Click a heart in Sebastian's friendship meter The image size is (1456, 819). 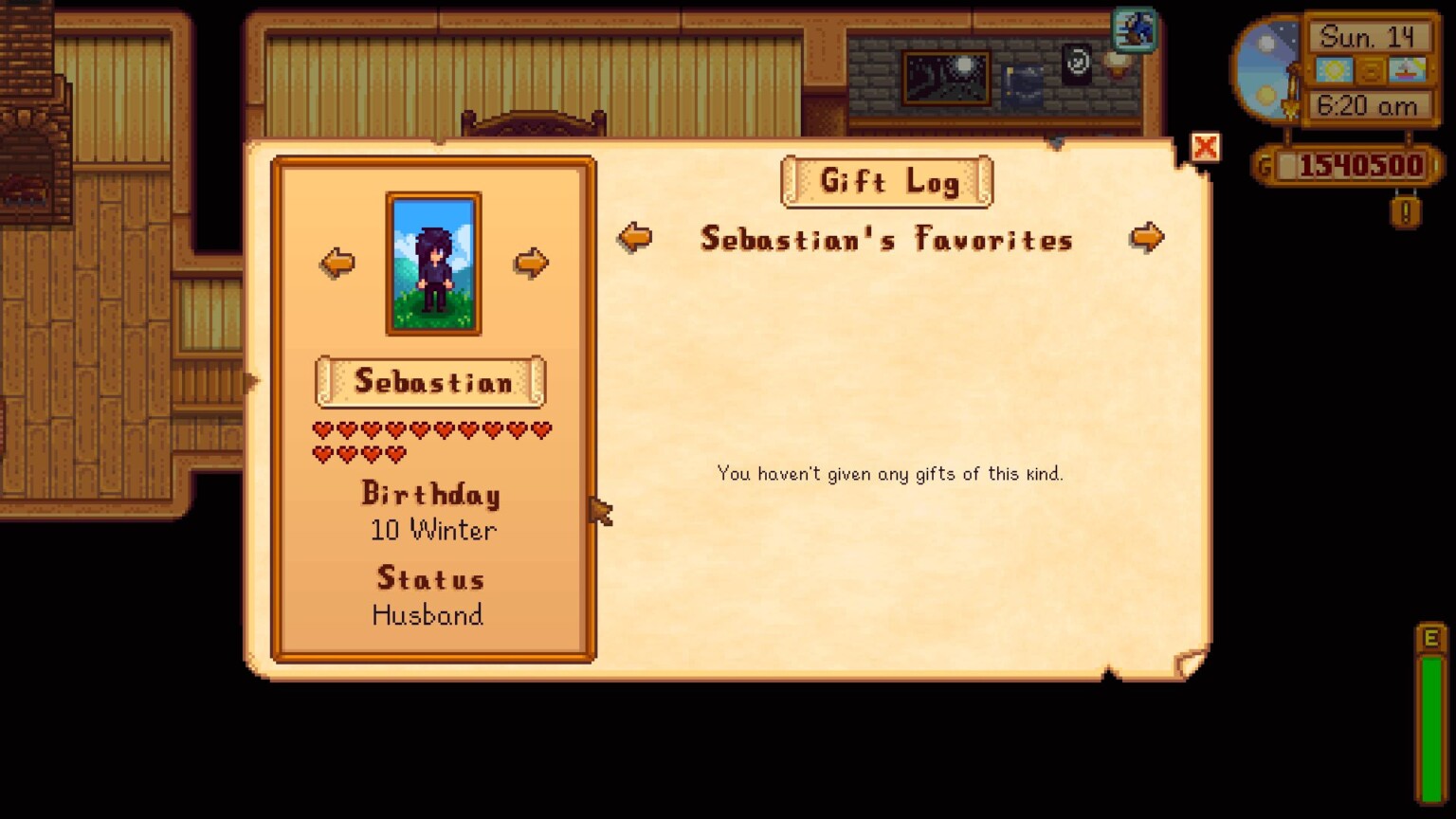pos(323,428)
